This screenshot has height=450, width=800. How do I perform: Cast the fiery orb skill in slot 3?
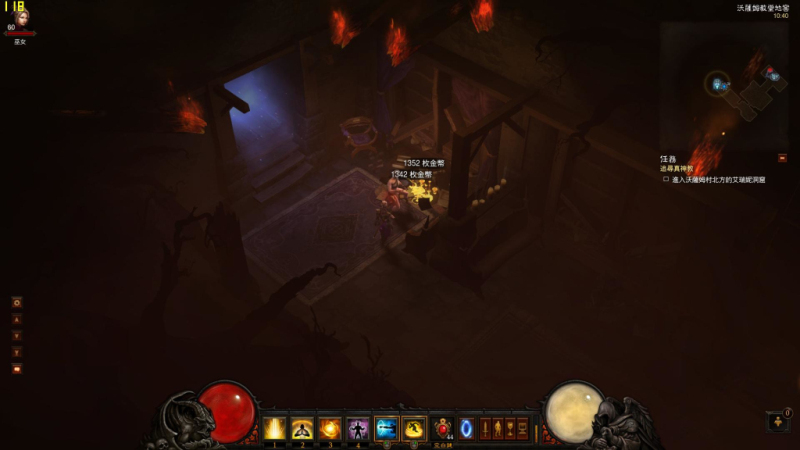click(330, 428)
